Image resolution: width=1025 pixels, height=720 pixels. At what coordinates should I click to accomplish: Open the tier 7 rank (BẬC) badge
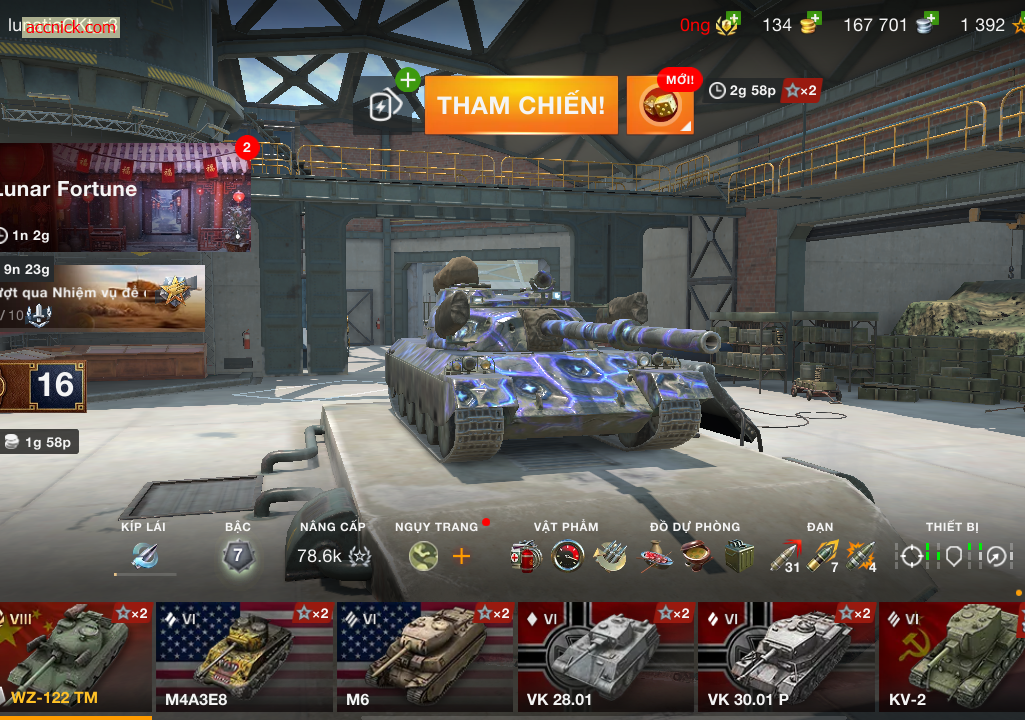238,556
